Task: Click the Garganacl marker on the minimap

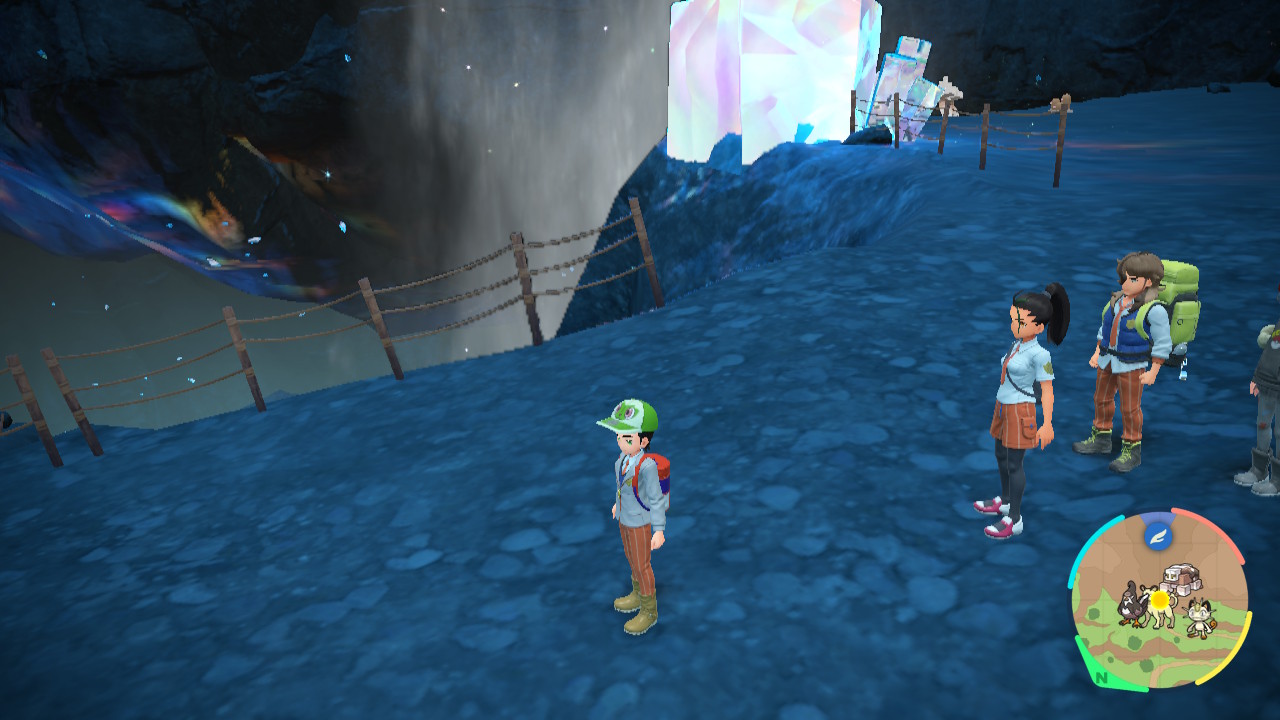Action: tap(1179, 578)
